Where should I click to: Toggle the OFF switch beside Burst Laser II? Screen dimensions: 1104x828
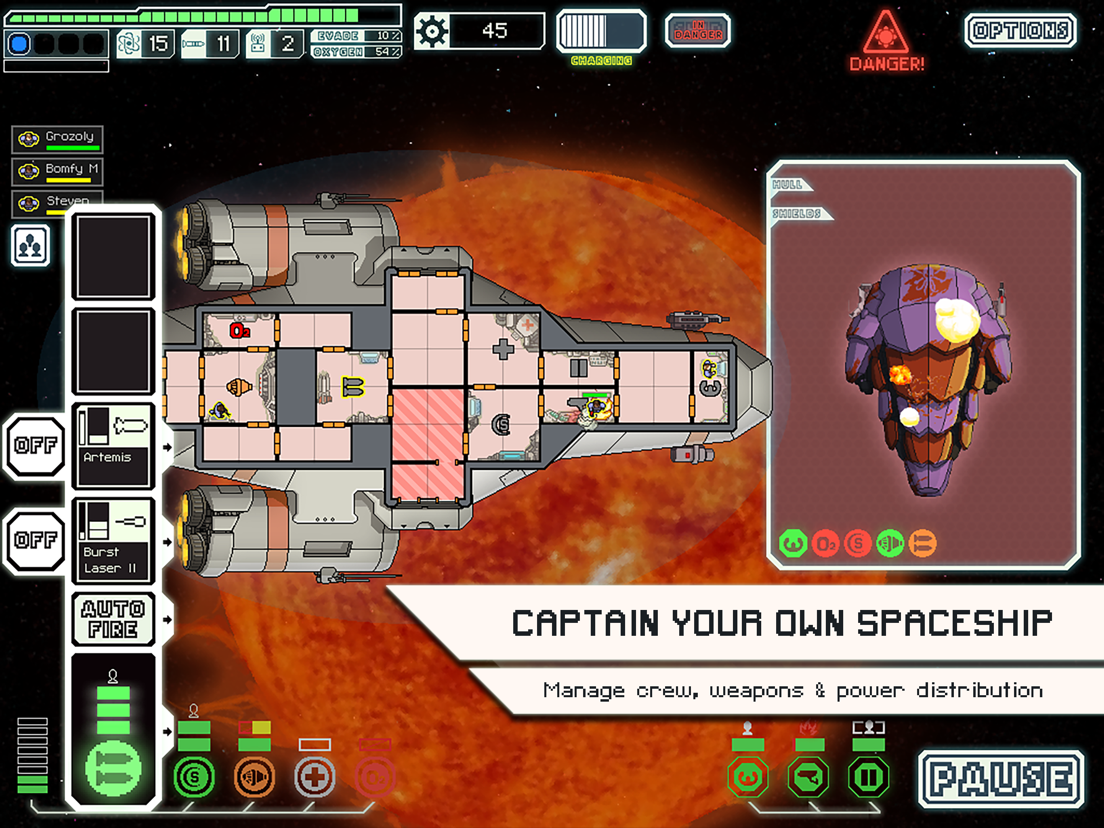coord(35,540)
